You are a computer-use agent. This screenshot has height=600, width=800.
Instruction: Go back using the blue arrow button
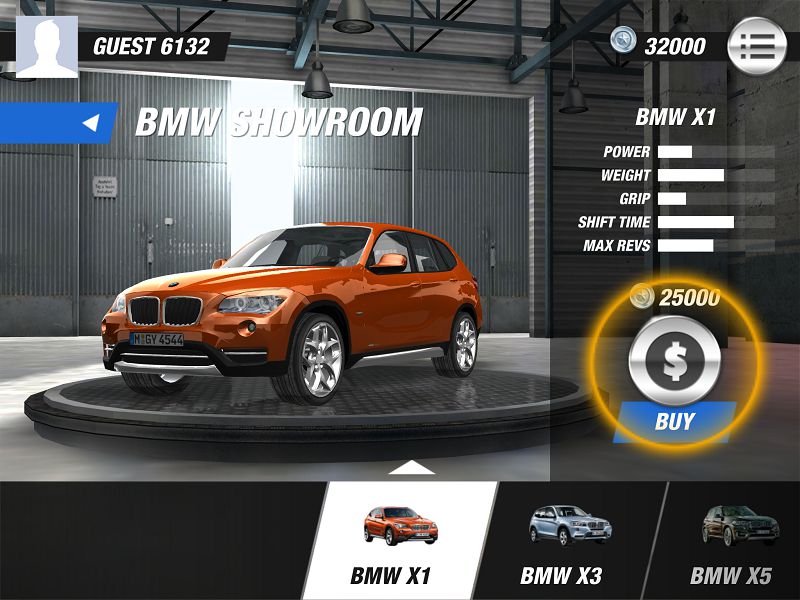click(92, 123)
